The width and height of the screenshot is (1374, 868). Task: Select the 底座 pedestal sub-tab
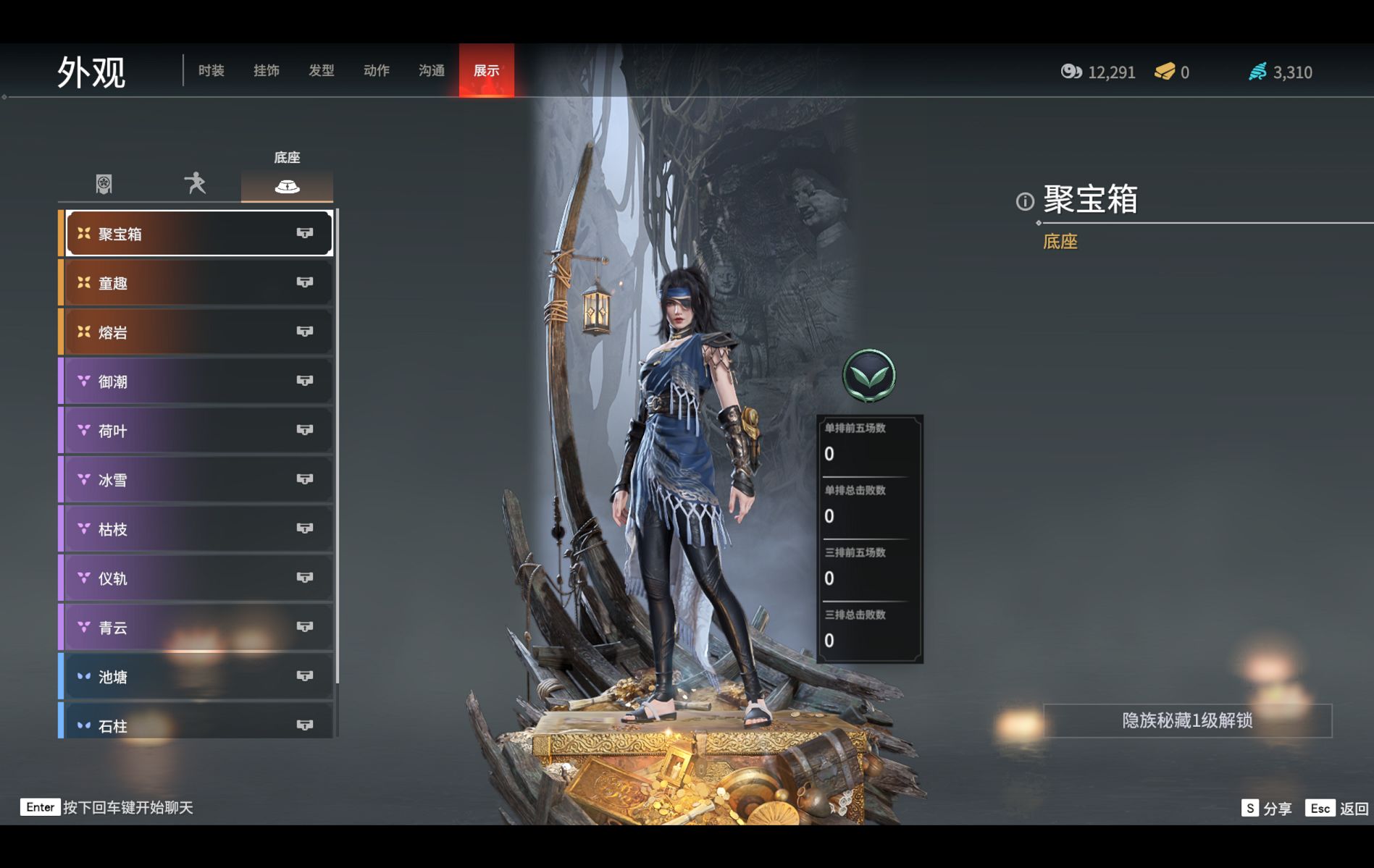click(x=287, y=185)
